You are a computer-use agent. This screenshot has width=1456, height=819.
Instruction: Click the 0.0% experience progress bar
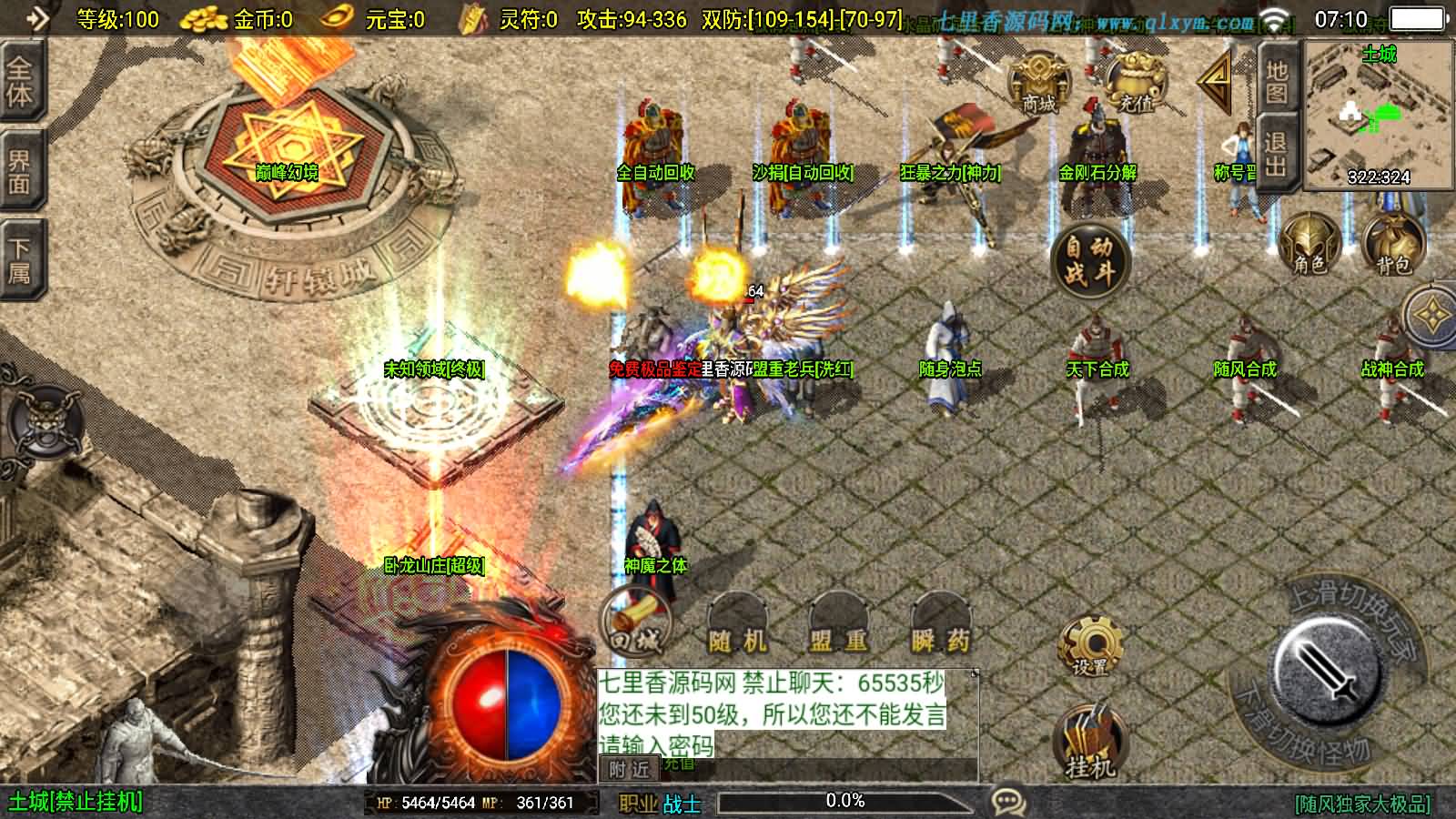click(x=846, y=801)
